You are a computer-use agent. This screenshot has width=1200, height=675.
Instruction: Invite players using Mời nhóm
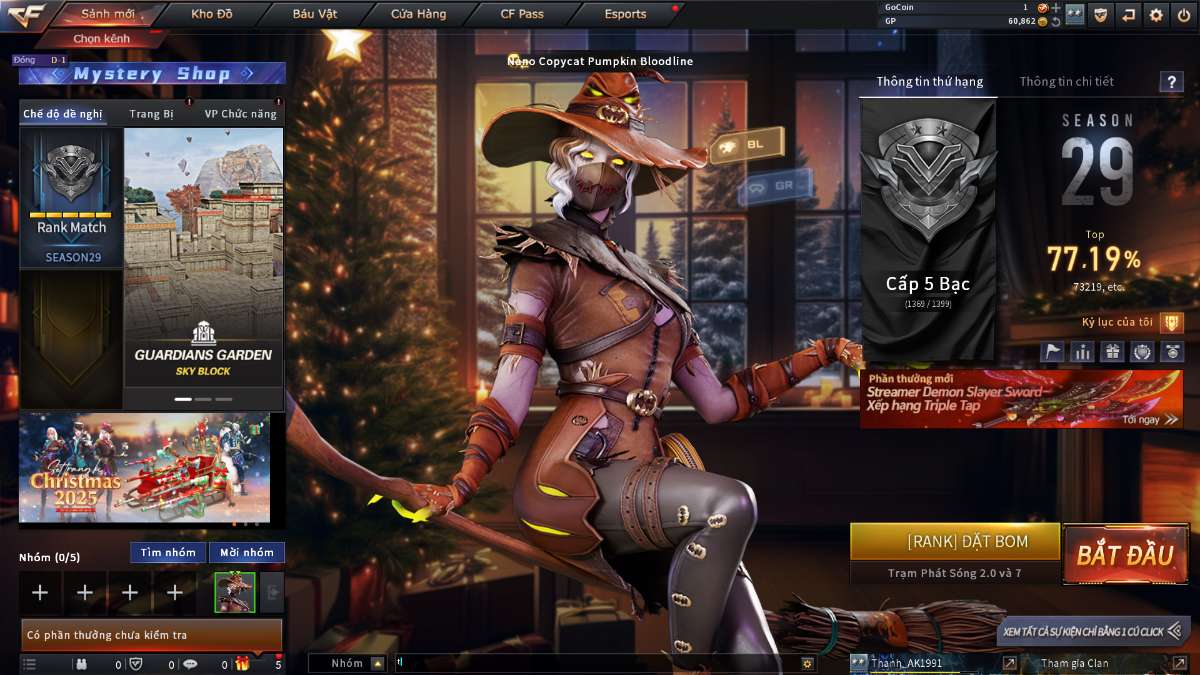click(x=246, y=552)
